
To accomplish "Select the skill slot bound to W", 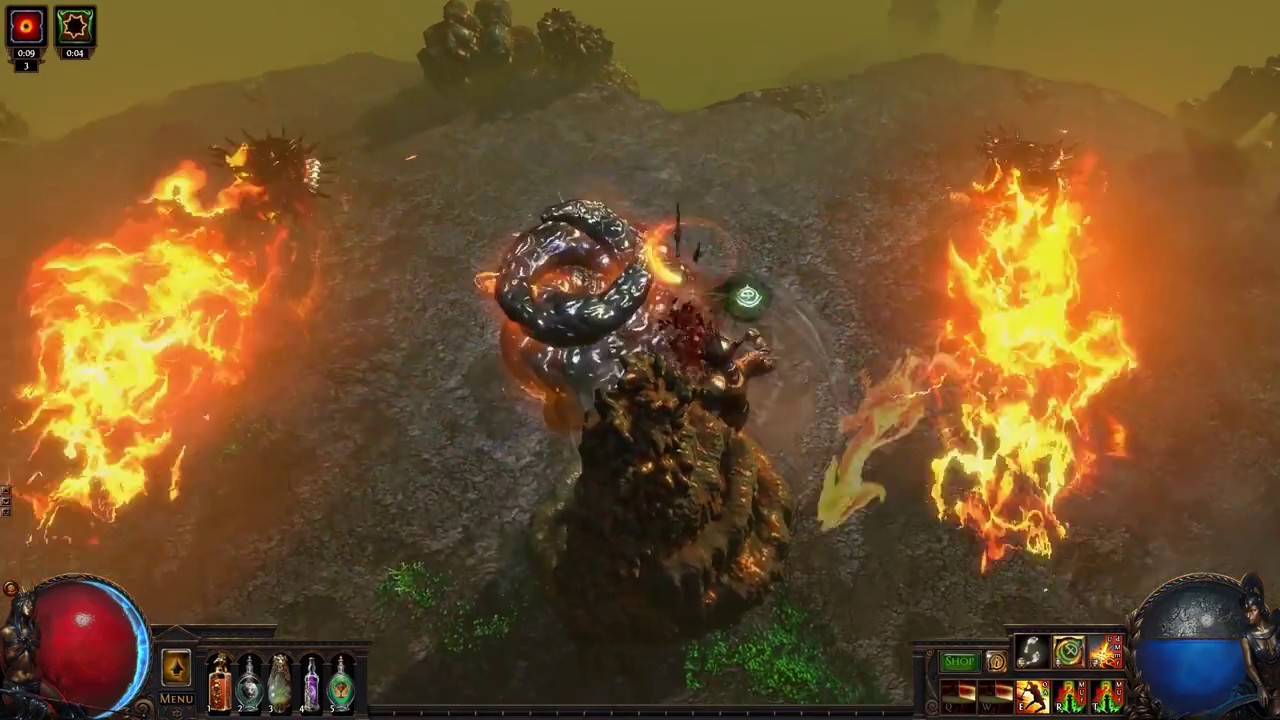I will pyautogui.click(x=995, y=695).
